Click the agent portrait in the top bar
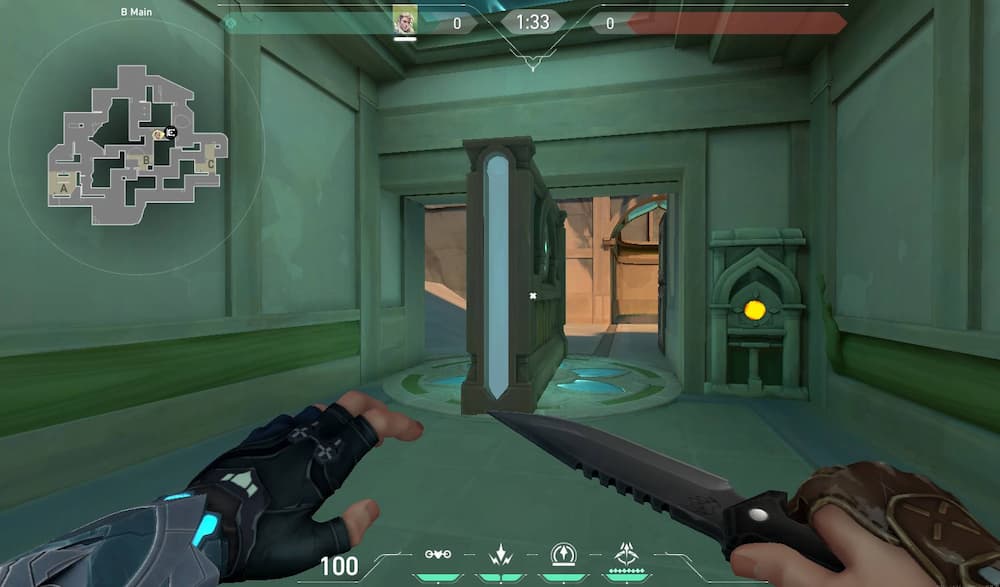Image resolution: width=1000 pixels, height=587 pixels. pyautogui.click(x=404, y=21)
